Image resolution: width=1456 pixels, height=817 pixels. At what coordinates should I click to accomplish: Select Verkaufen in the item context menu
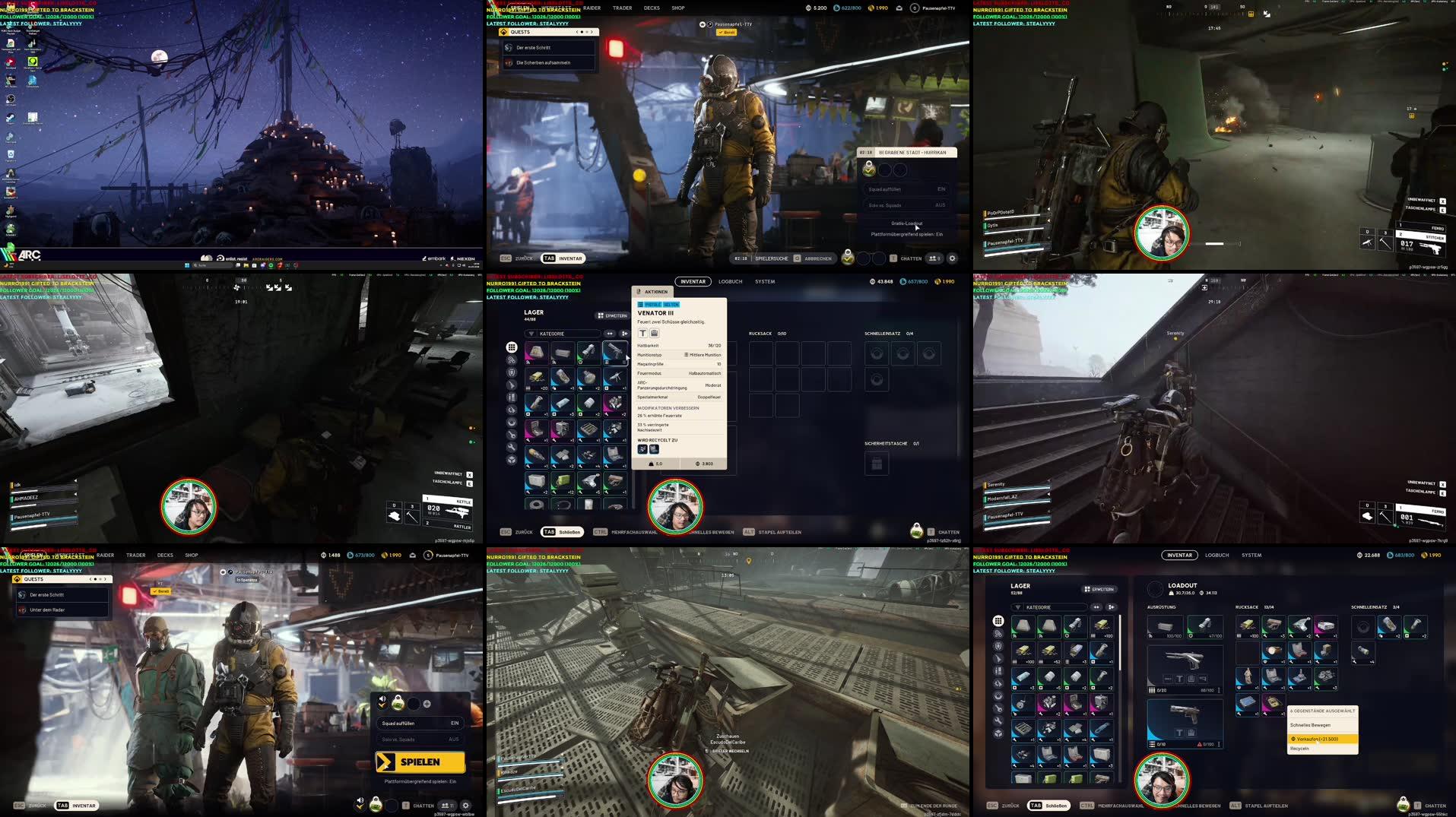click(x=1321, y=737)
